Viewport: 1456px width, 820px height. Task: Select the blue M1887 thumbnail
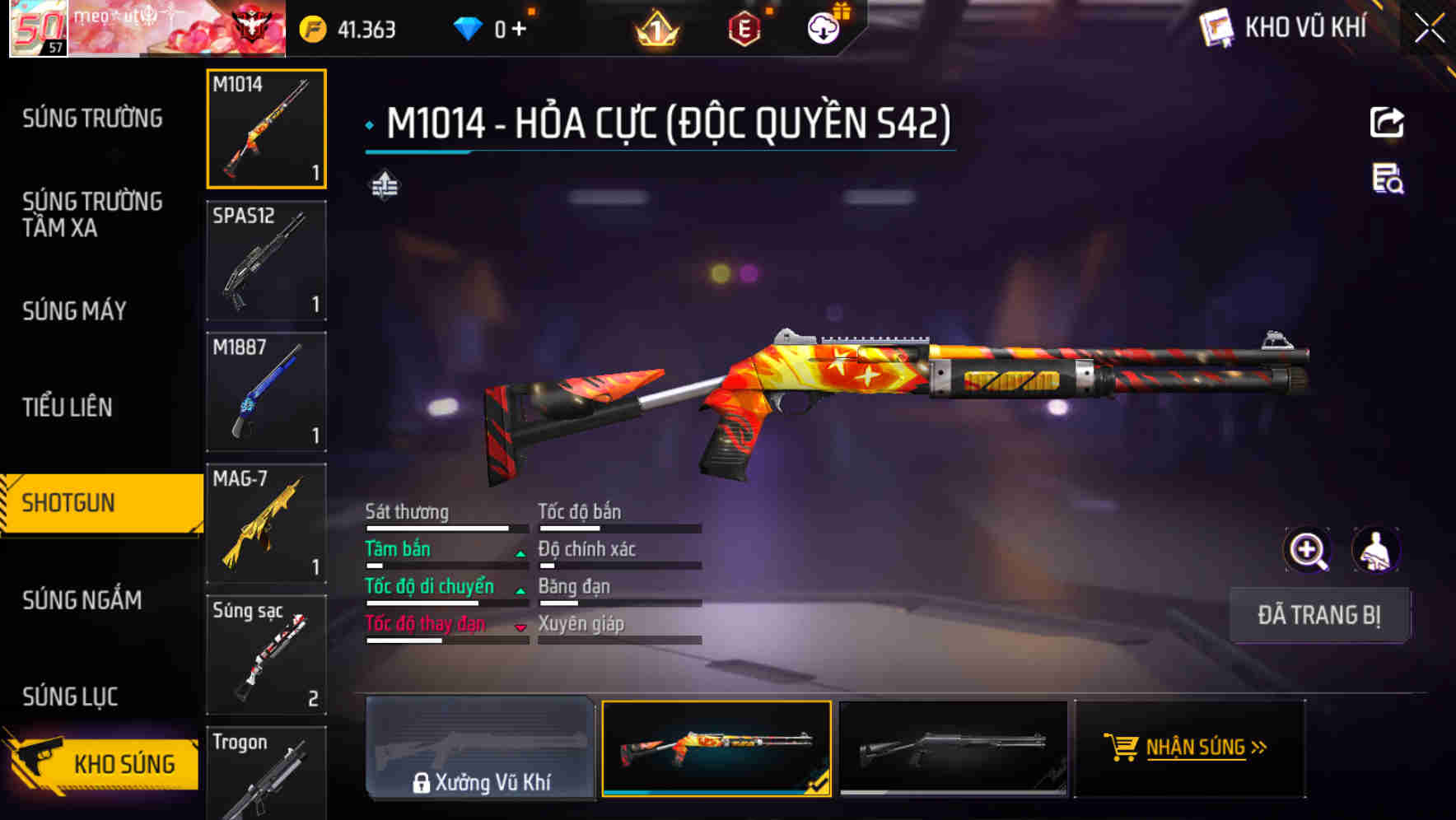pyautogui.click(x=266, y=391)
